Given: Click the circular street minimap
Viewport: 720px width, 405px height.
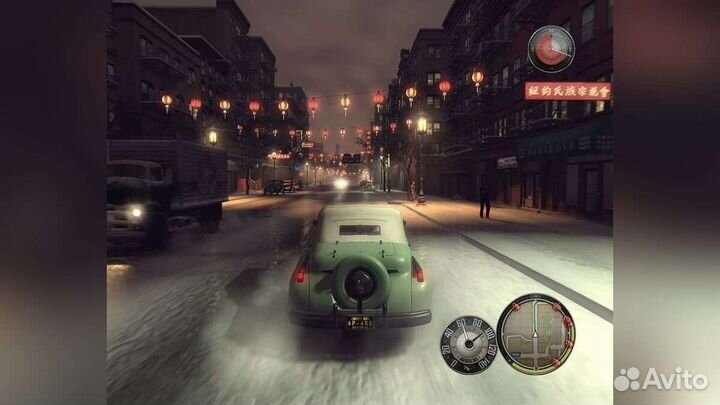Looking at the screenshot, I should pos(536,335).
